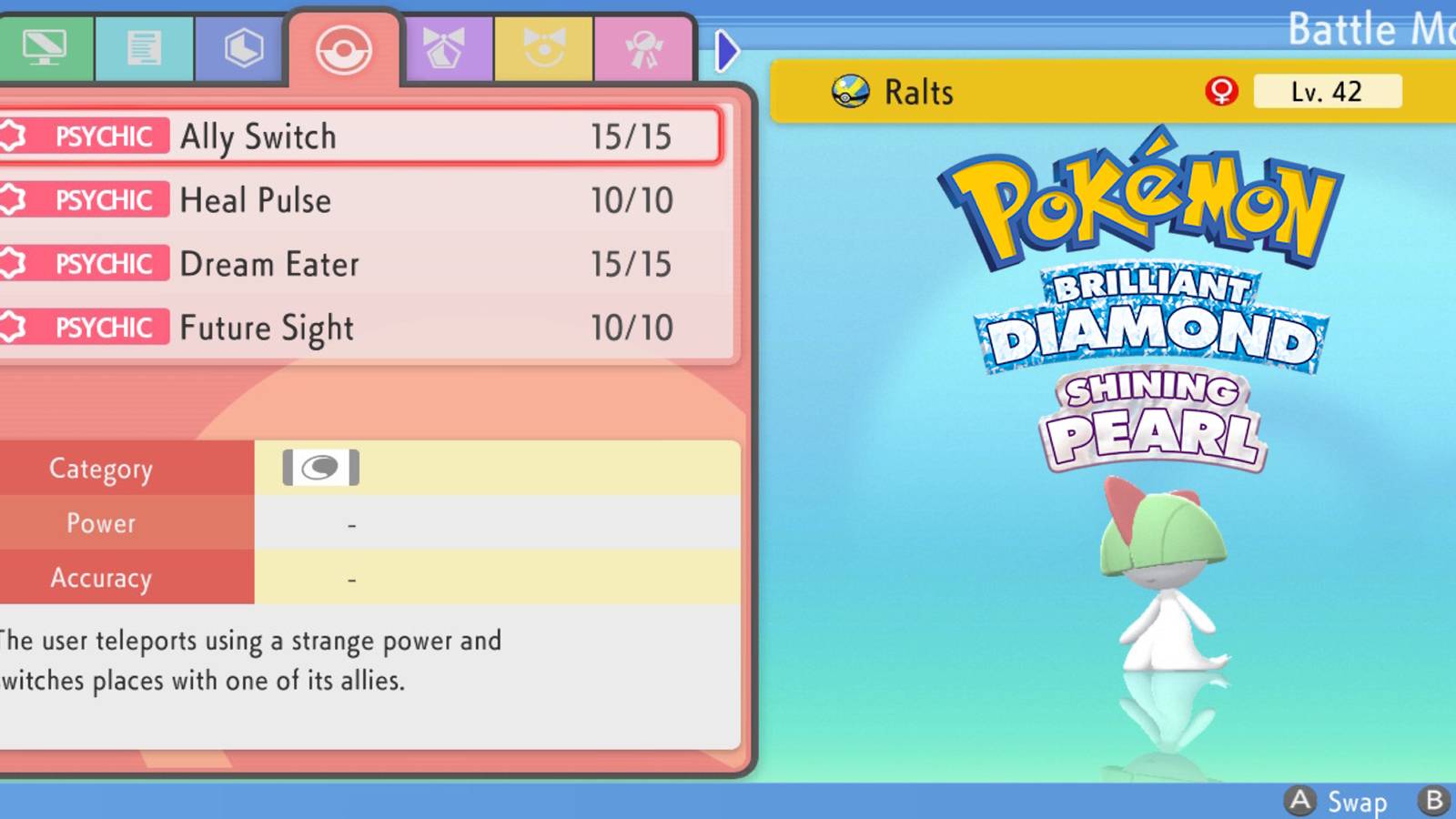This screenshot has width=1456, height=819.
Task: Click the Ally Switch move entry
Action: 258,136
